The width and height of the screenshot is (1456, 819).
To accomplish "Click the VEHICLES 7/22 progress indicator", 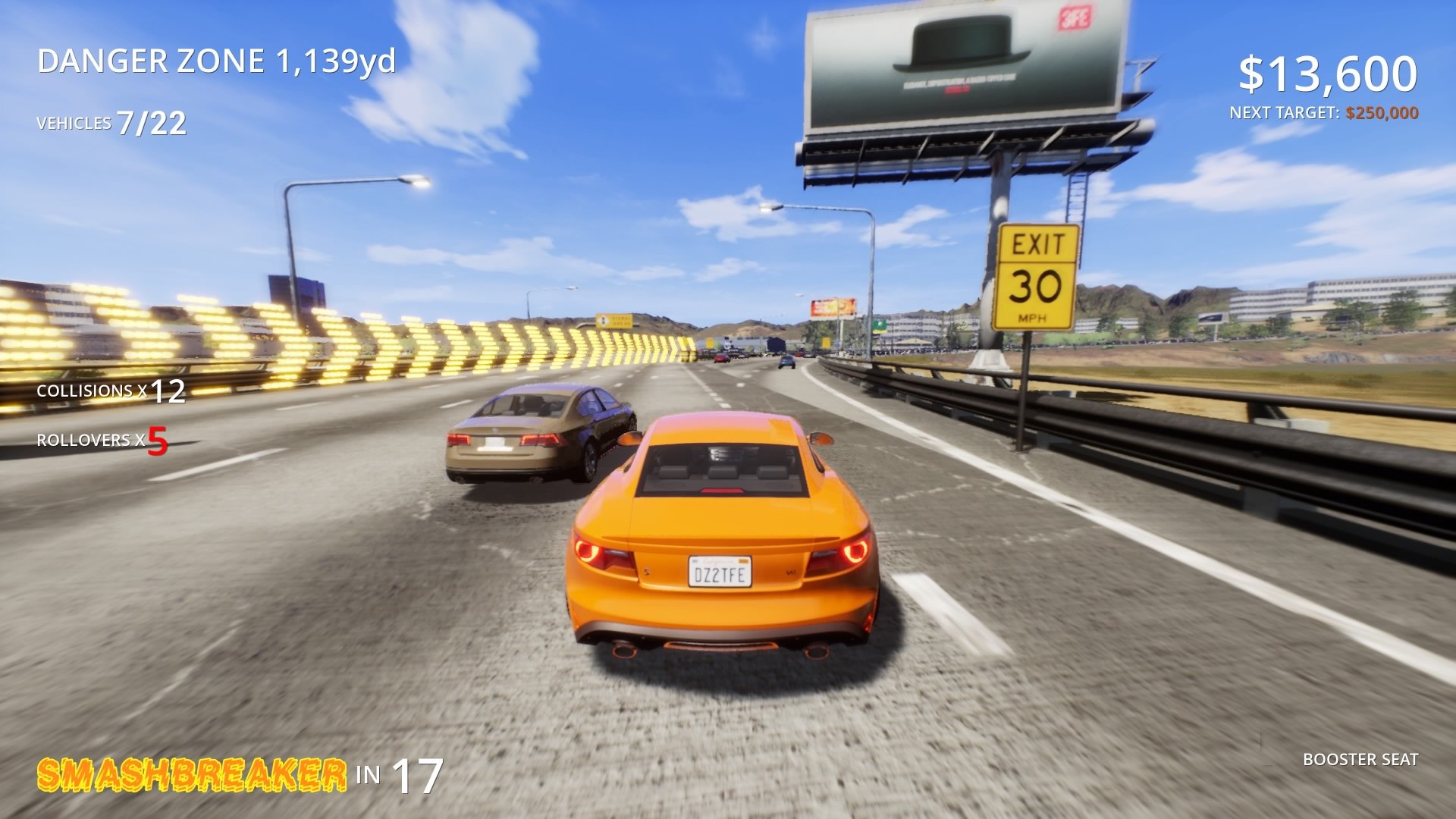I will pyautogui.click(x=111, y=121).
